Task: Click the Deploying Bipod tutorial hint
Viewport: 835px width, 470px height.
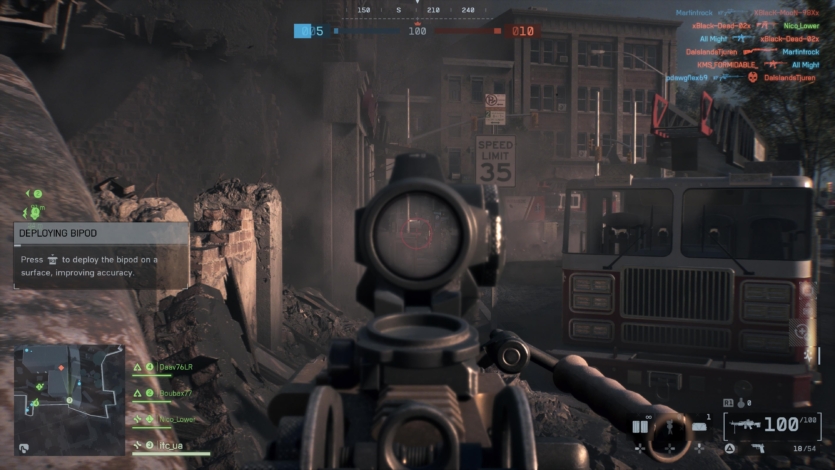Action: [101, 255]
